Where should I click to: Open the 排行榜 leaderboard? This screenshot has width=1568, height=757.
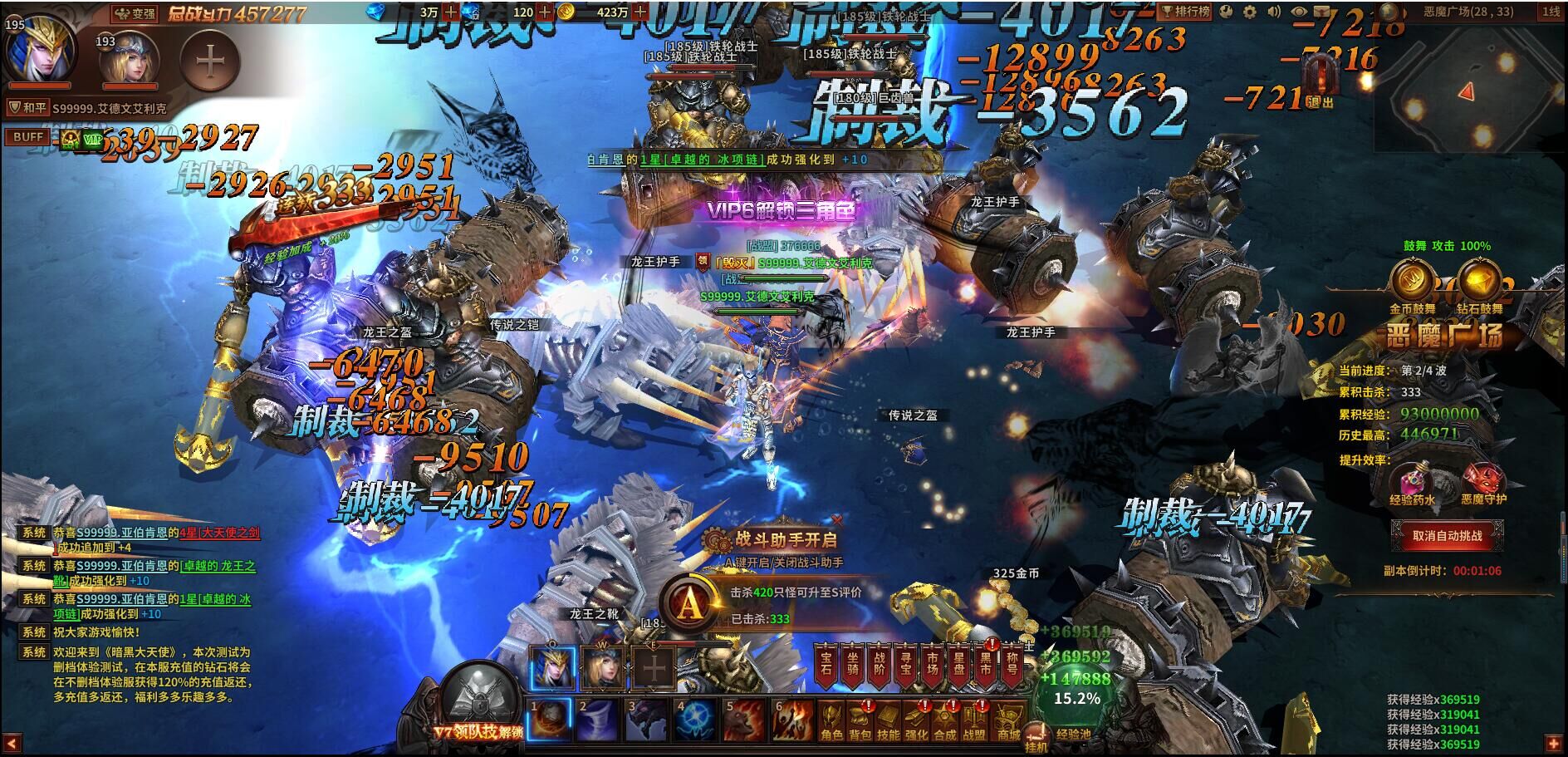(1186, 12)
